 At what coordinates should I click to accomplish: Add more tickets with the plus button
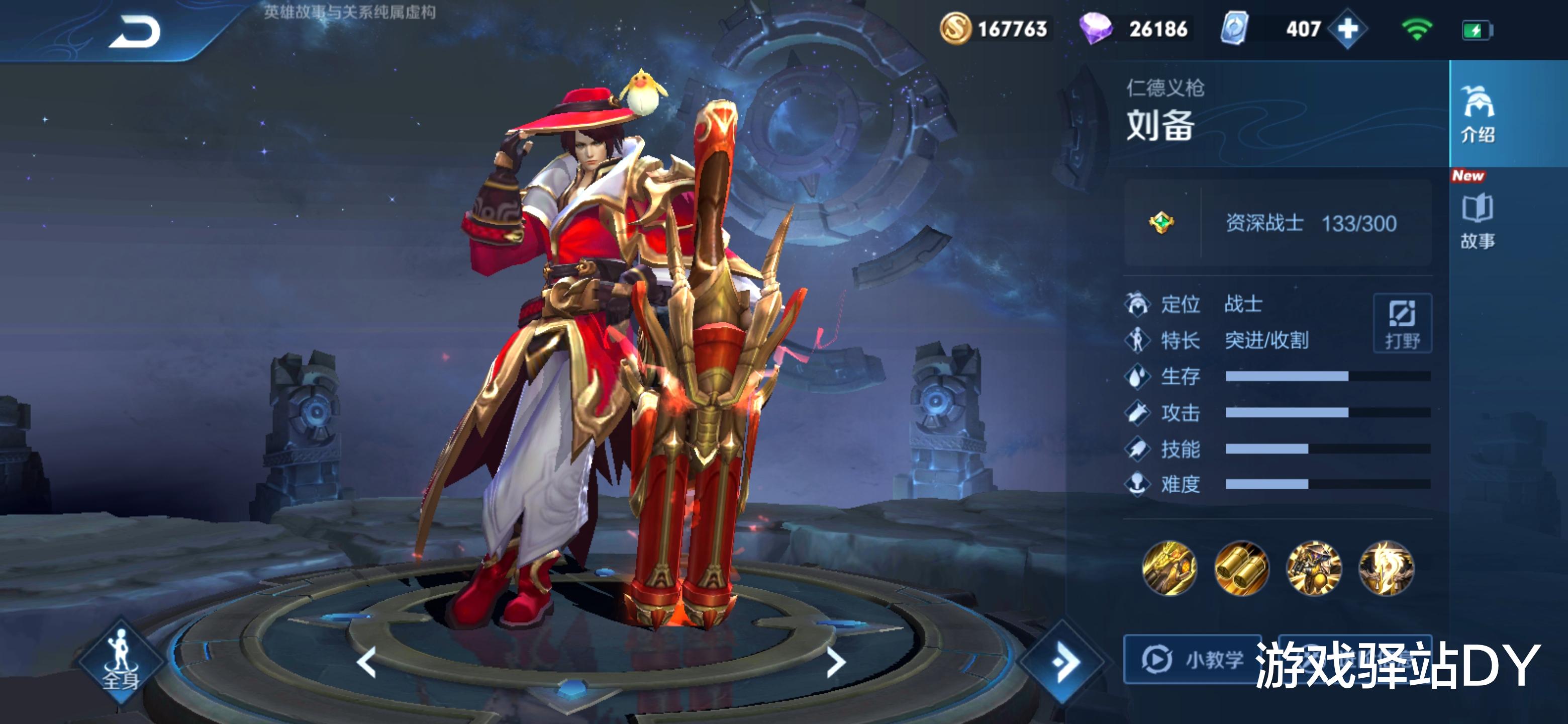(1347, 29)
